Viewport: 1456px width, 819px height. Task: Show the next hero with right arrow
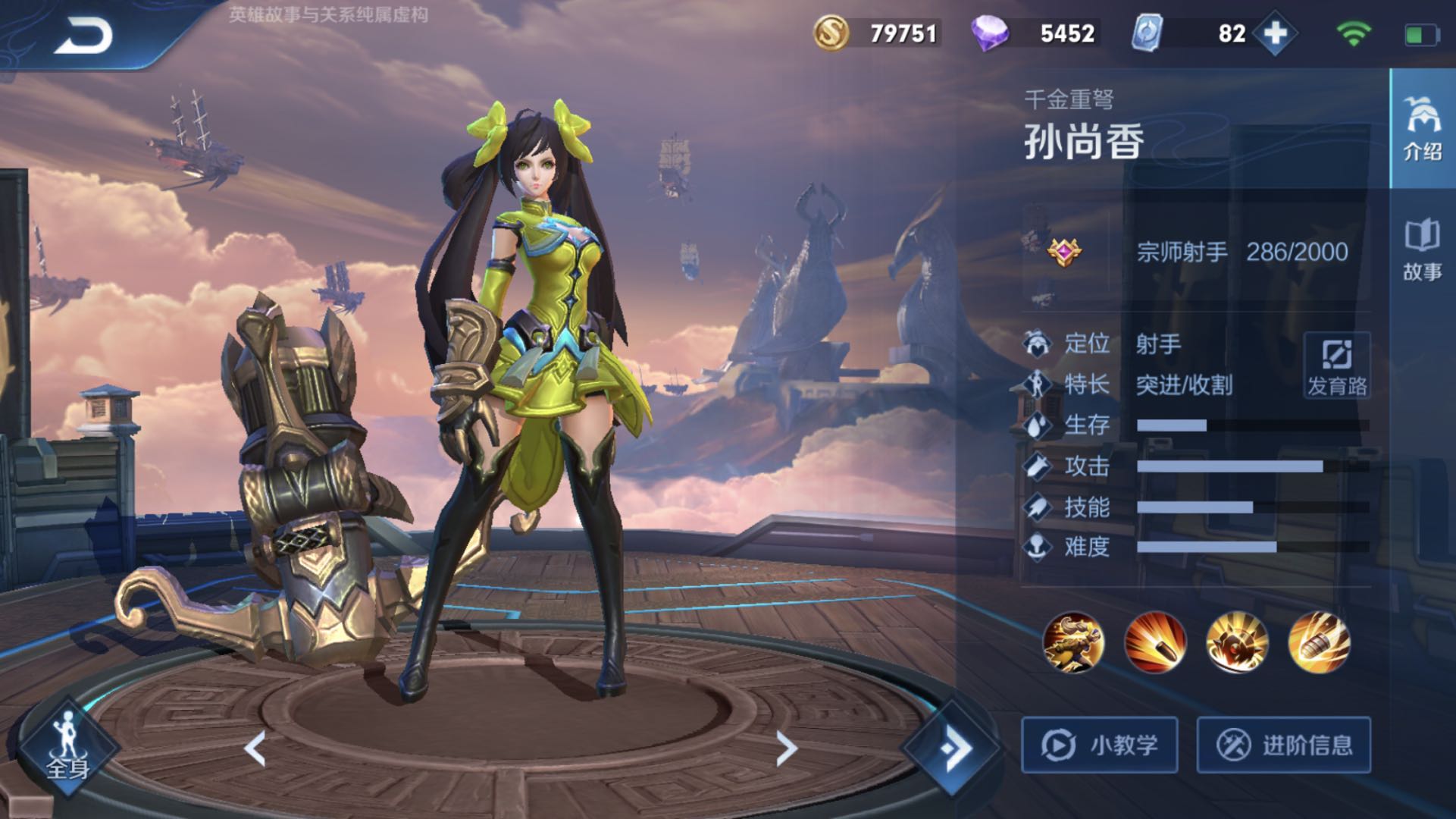pos(787,748)
